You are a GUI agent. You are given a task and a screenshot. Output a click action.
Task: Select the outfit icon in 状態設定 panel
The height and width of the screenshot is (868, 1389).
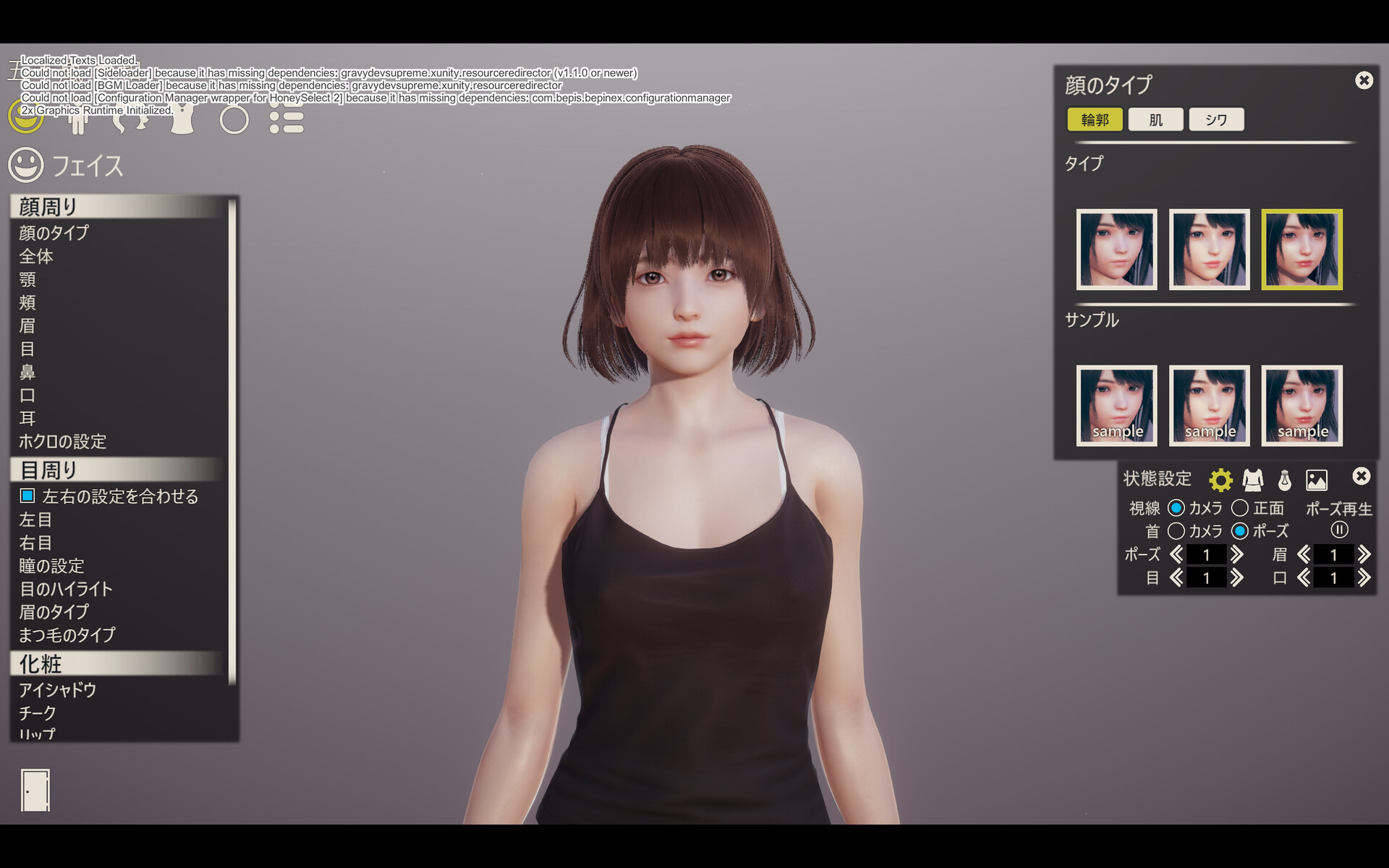(1253, 480)
